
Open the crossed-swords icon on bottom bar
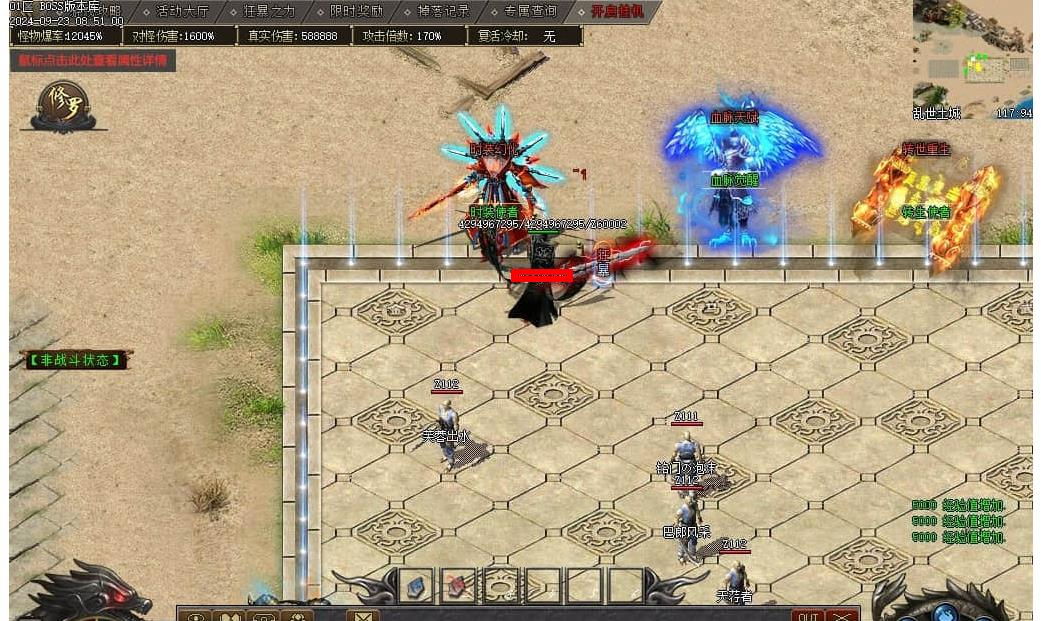point(362,615)
